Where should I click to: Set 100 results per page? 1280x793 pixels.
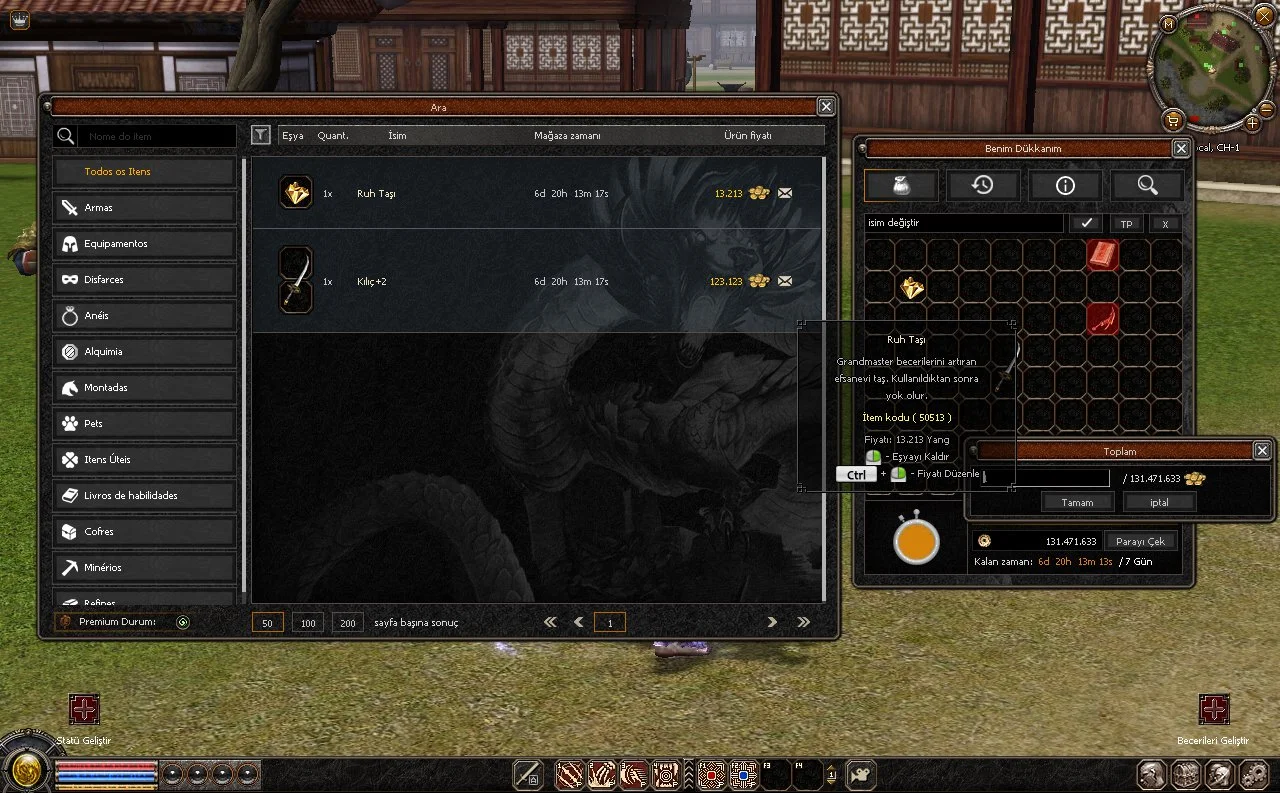coord(308,623)
